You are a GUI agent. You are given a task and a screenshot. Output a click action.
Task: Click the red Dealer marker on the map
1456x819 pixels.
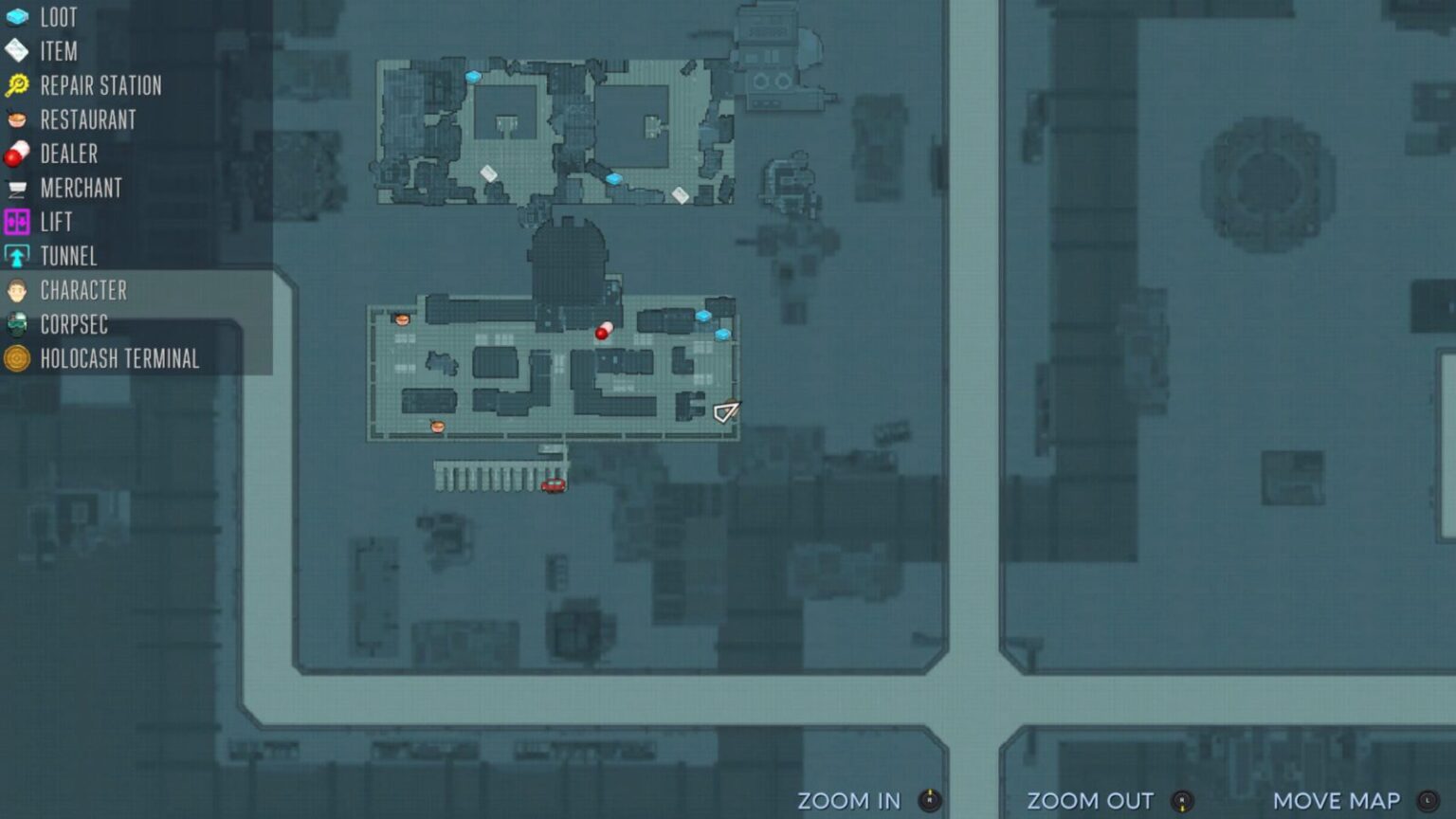tap(603, 330)
